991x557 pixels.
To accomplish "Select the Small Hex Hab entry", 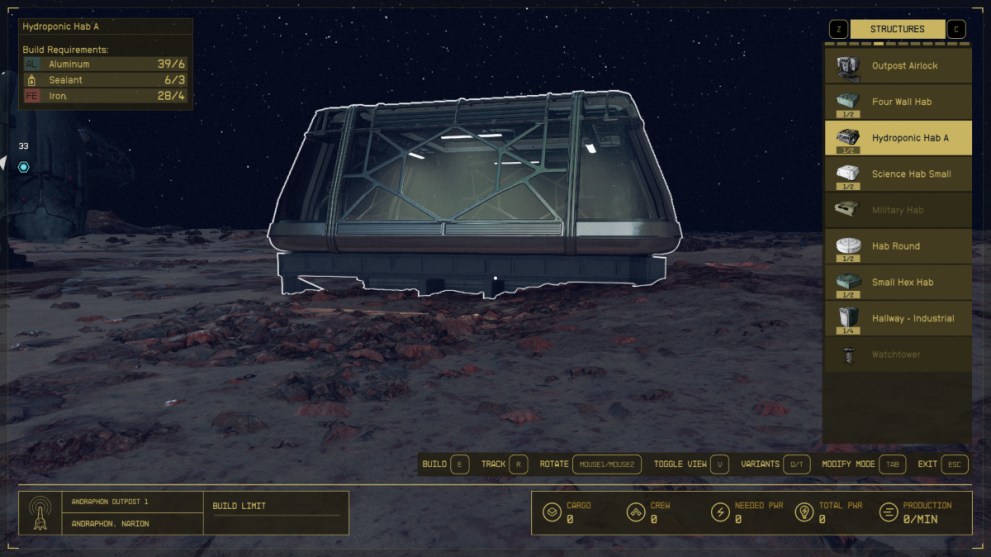I will (897, 282).
